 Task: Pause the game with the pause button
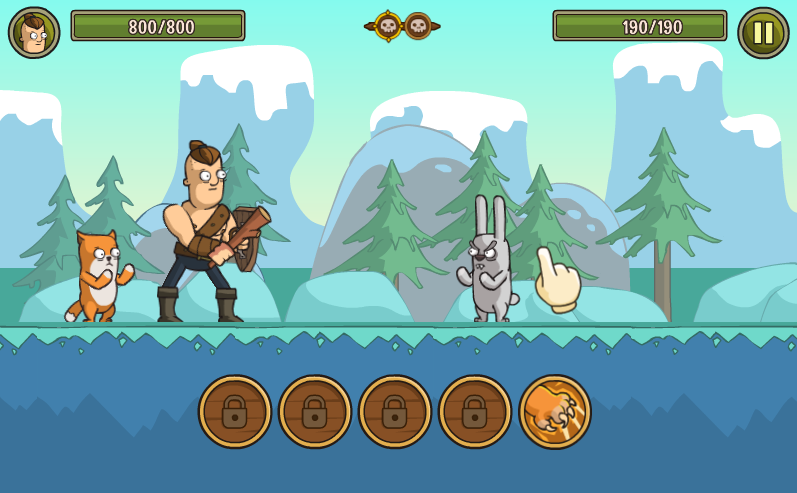(x=763, y=32)
